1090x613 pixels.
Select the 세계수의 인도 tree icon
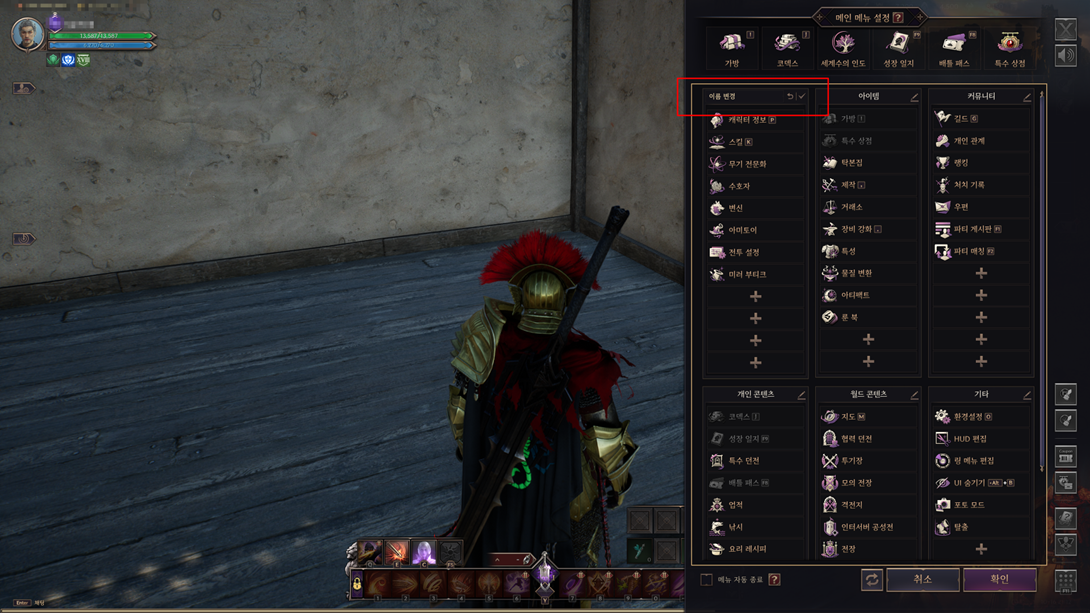tap(843, 47)
